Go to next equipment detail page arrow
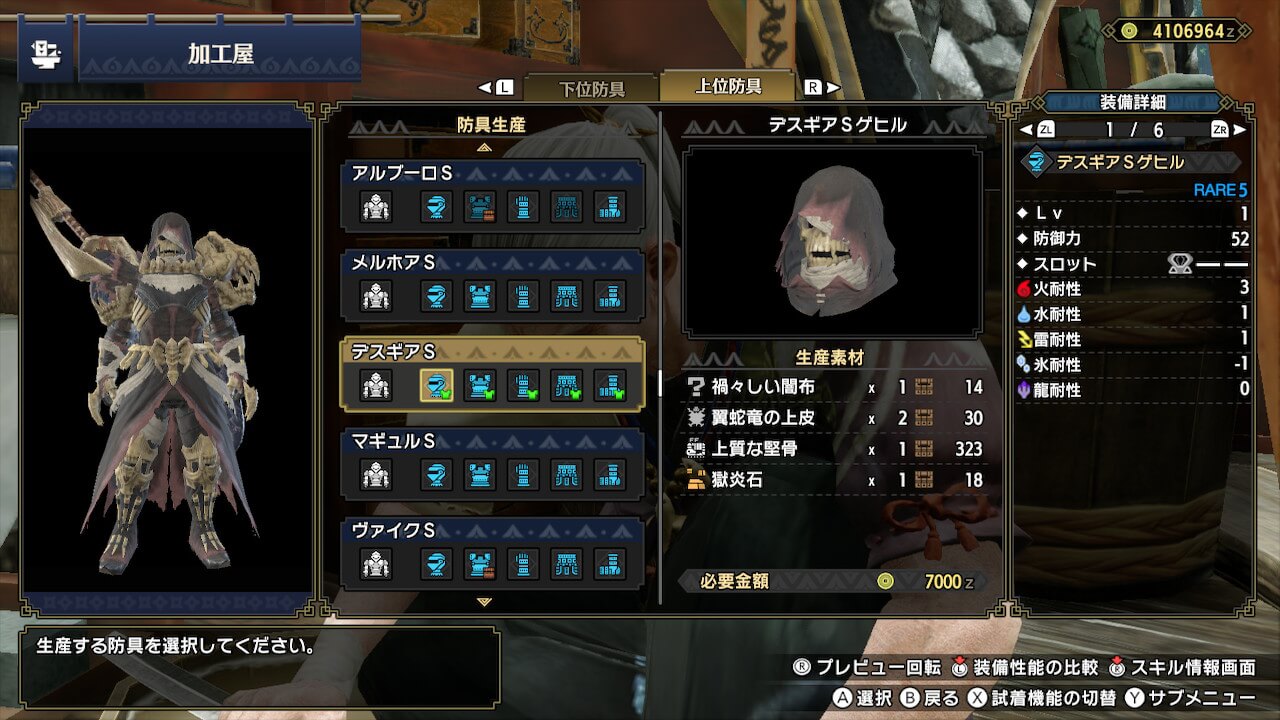The image size is (1280, 720). click(x=1240, y=130)
